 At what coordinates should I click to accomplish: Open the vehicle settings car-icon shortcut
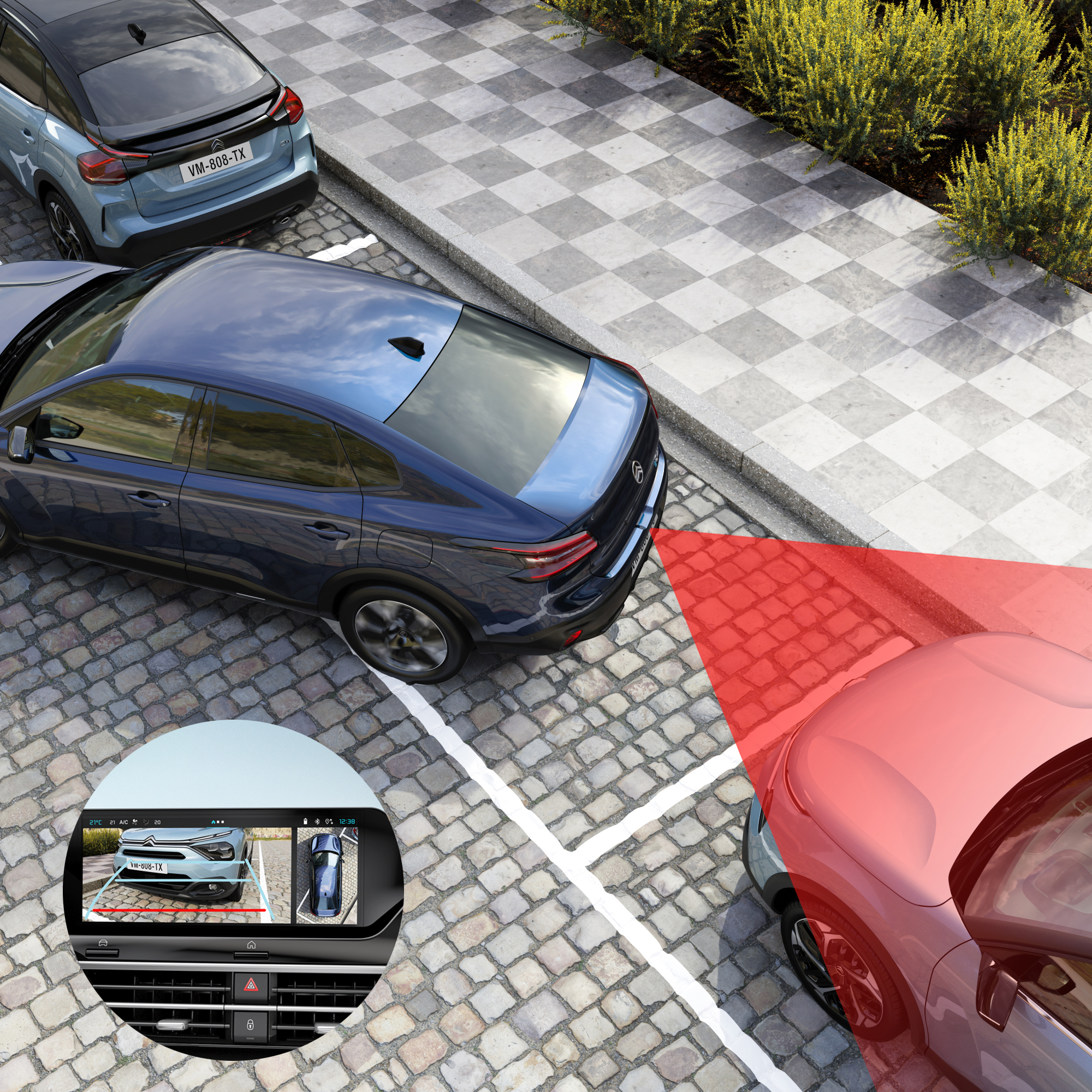(103, 943)
